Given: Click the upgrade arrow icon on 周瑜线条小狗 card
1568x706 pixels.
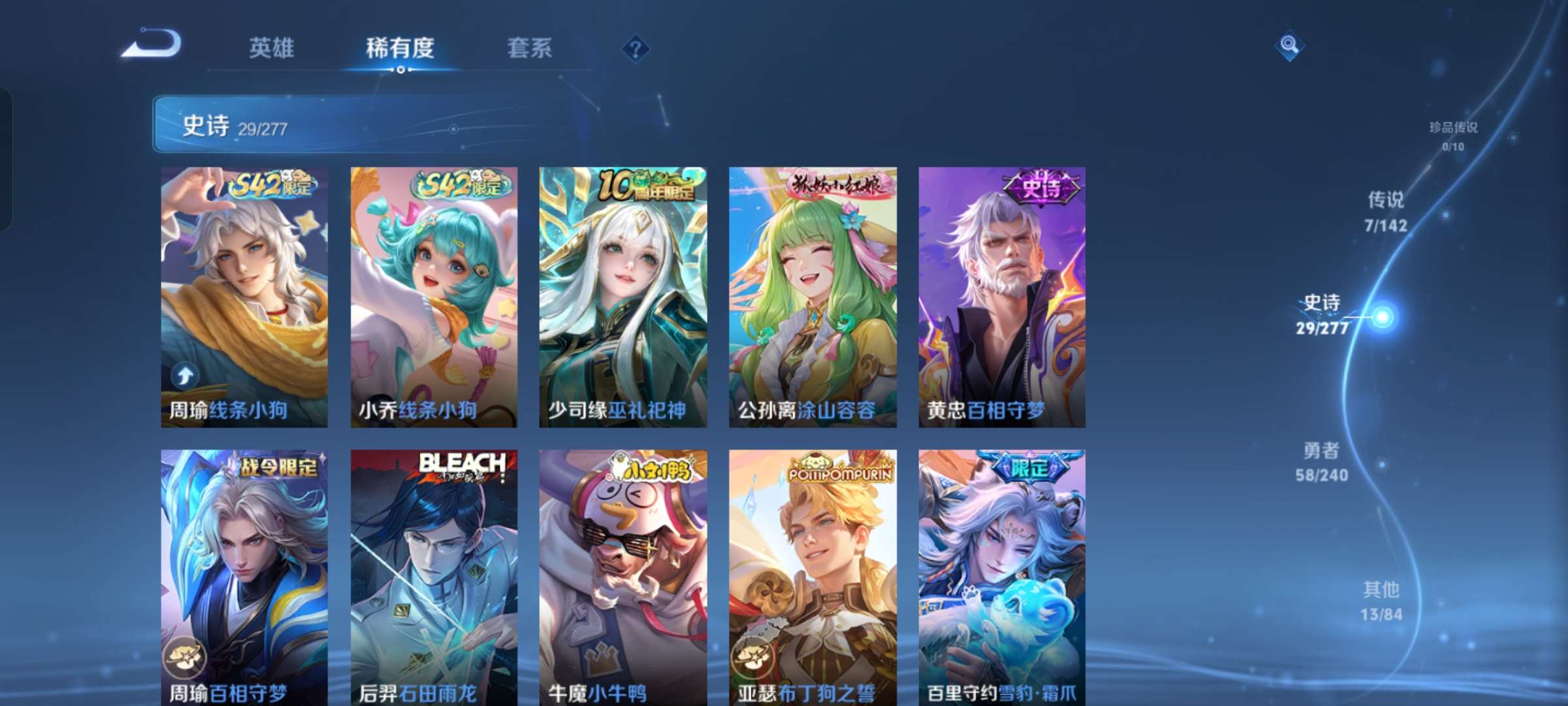Looking at the screenshot, I should click(x=185, y=375).
